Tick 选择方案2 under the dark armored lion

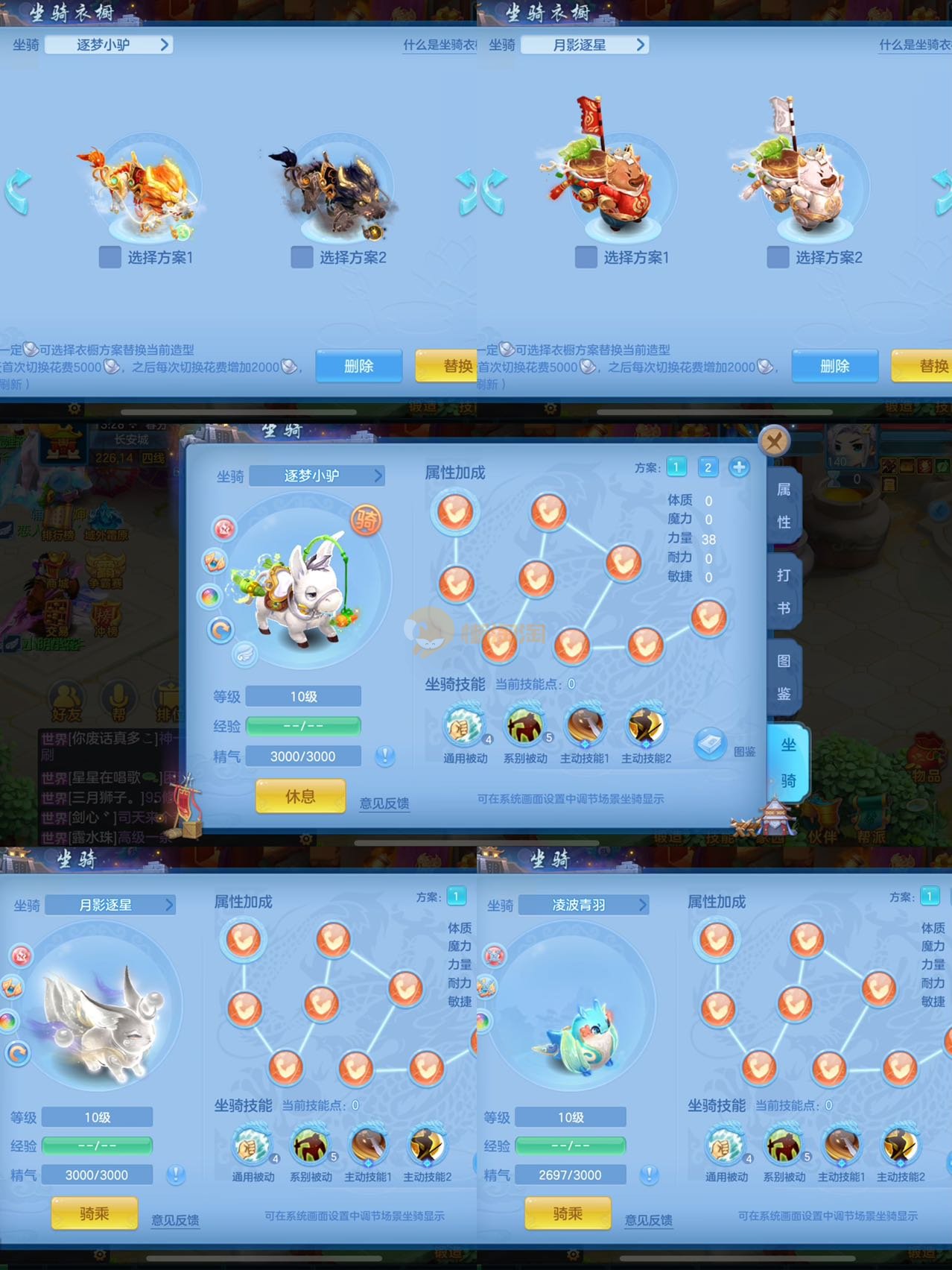coord(302,257)
